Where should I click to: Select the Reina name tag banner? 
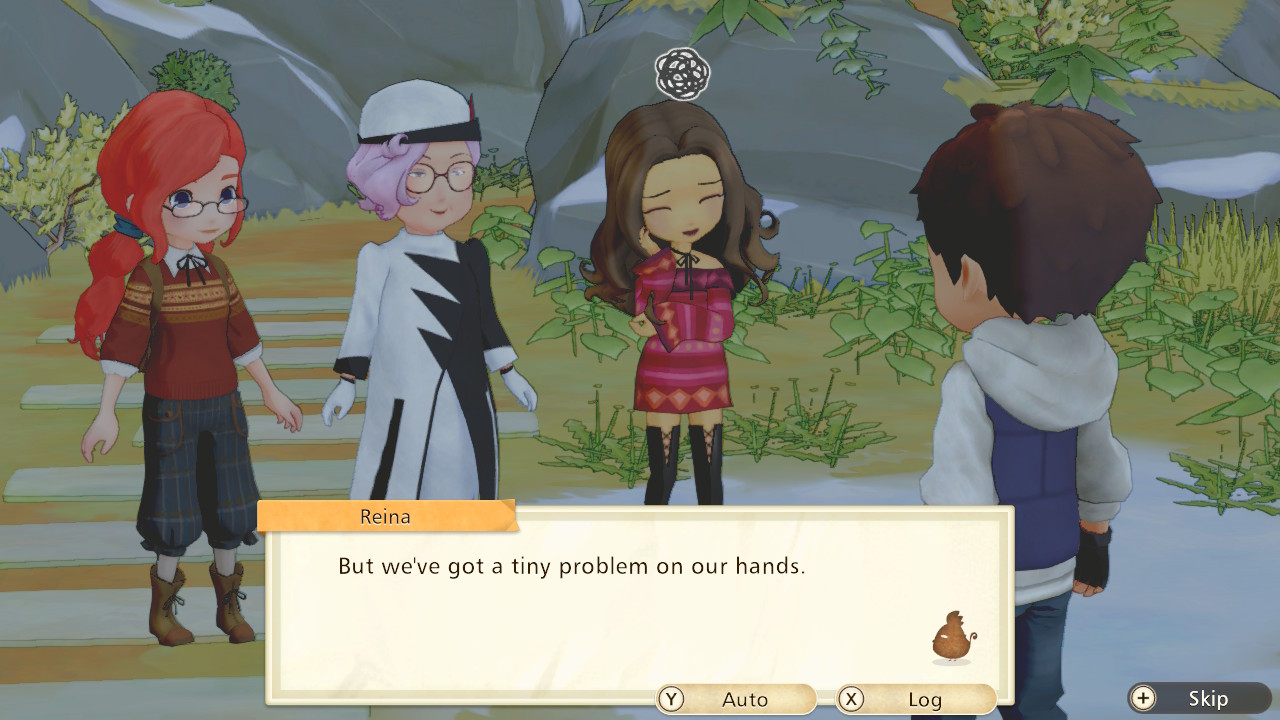click(x=385, y=516)
